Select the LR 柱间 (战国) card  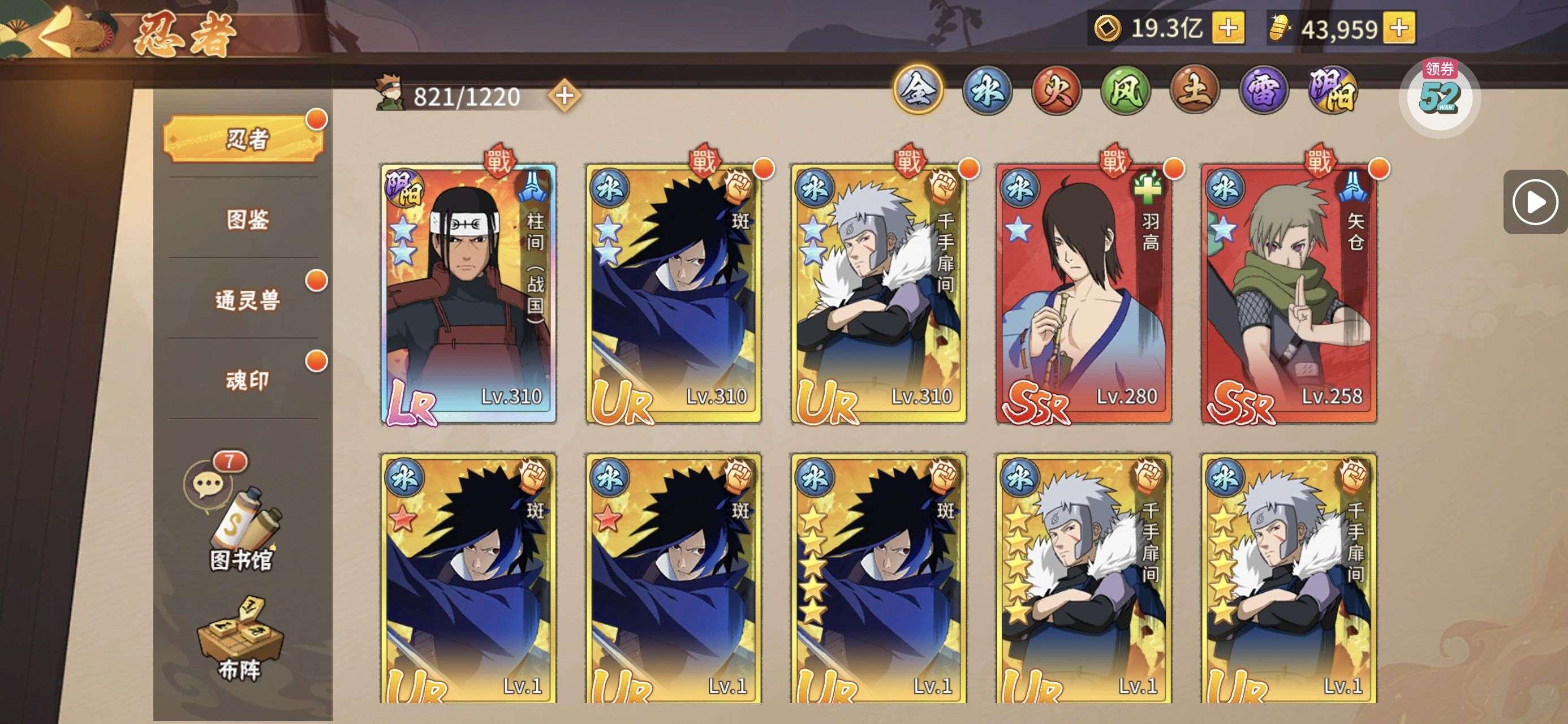pyautogui.click(x=468, y=294)
